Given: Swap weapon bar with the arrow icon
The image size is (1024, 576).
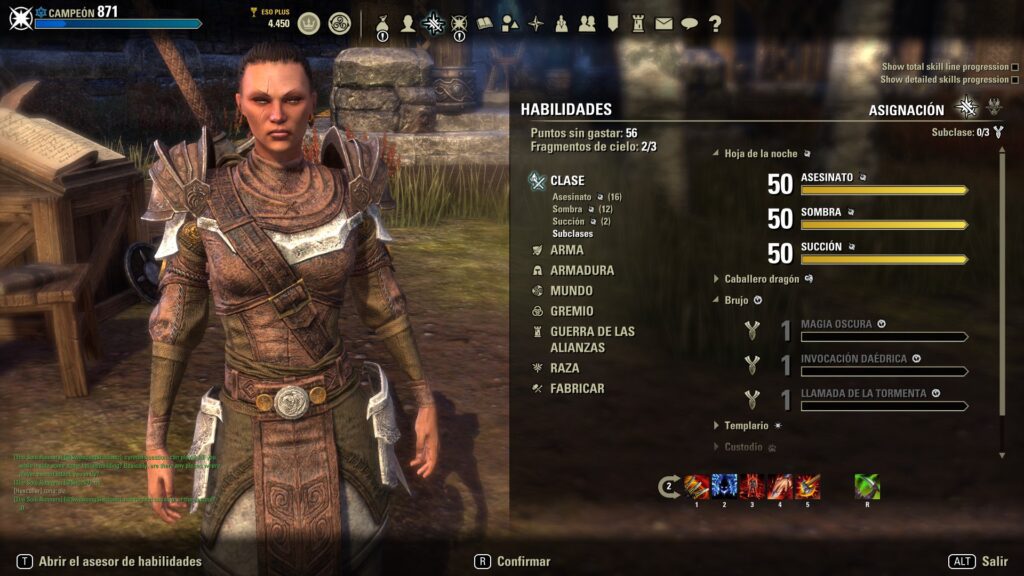Looking at the screenshot, I should (x=669, y=488).
